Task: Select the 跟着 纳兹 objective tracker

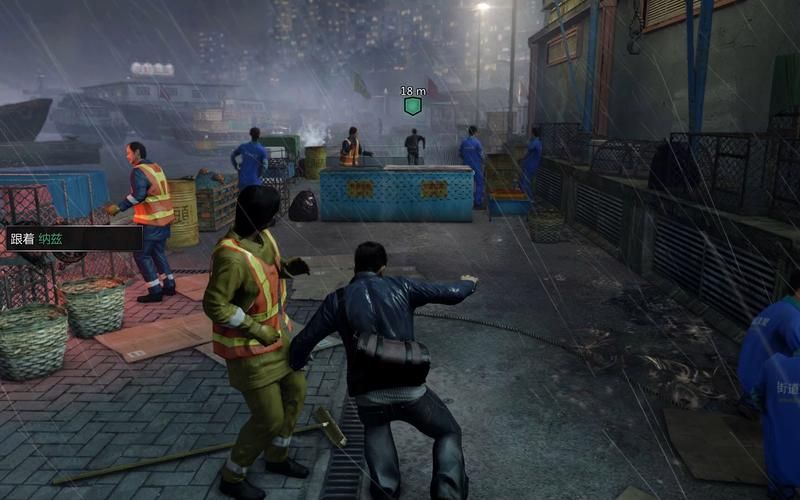Action: 72,238
